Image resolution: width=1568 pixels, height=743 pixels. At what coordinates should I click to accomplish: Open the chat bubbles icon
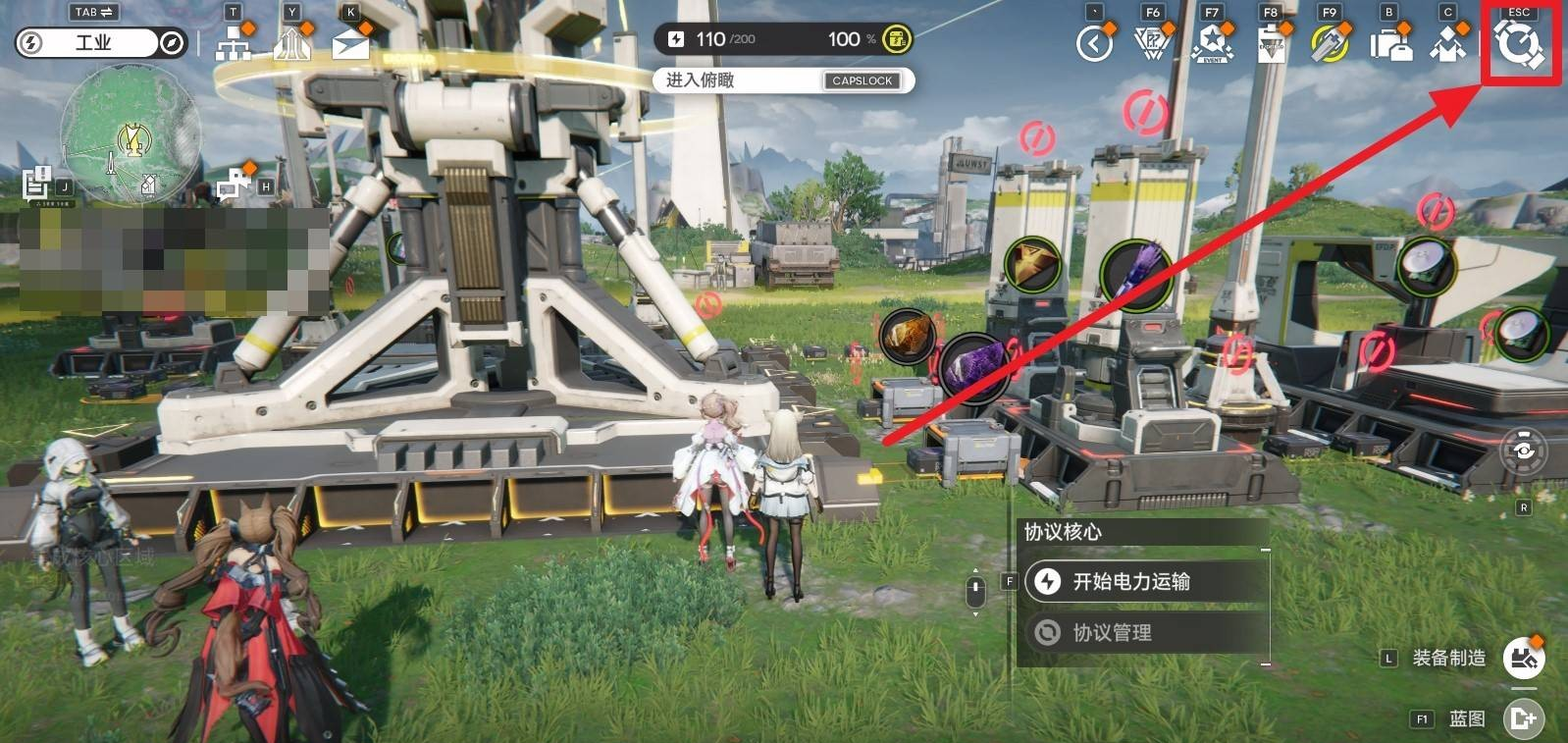coord(233,184)
